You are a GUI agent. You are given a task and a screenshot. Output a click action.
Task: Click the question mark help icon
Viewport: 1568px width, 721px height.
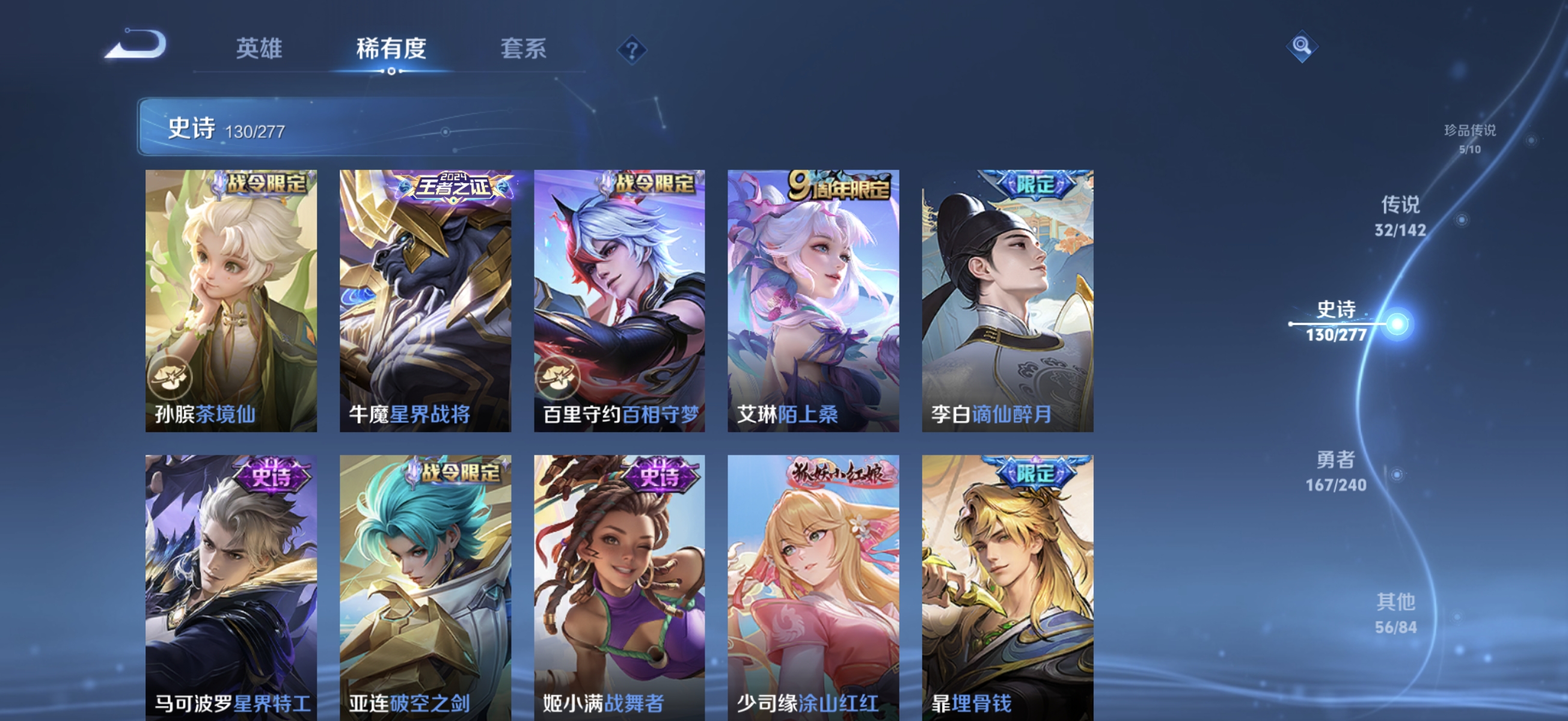pos(632,50)
